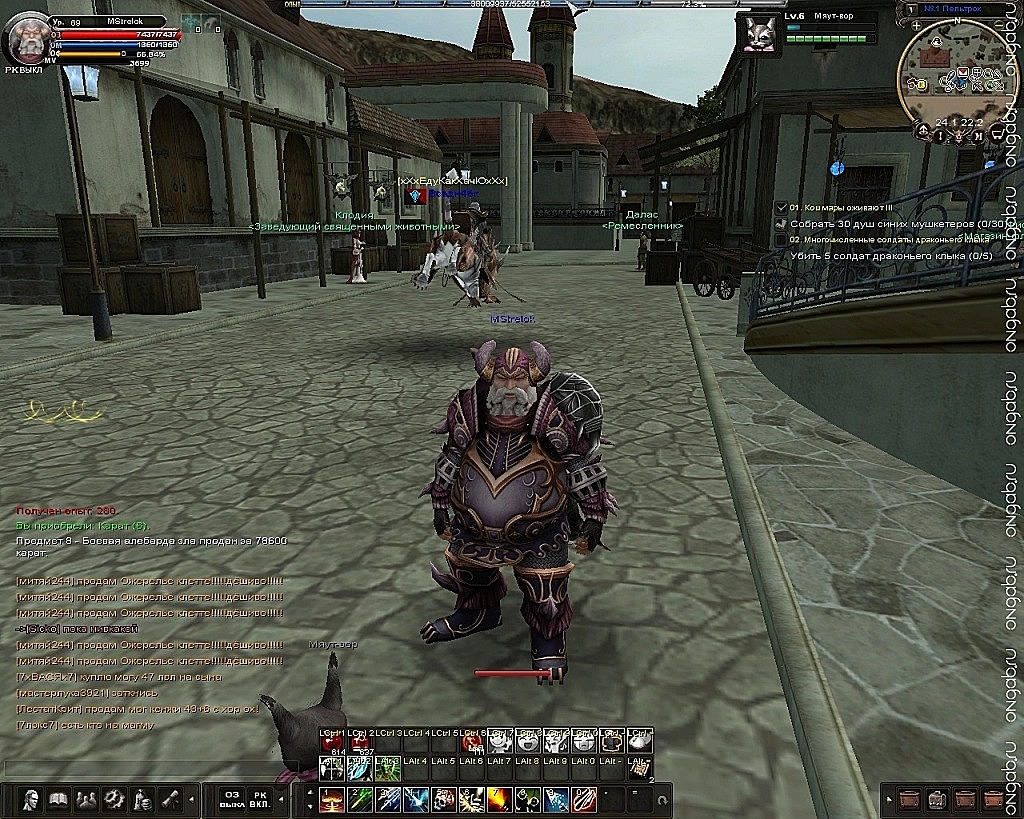Click the chat message input field

[x=140, y=767]
